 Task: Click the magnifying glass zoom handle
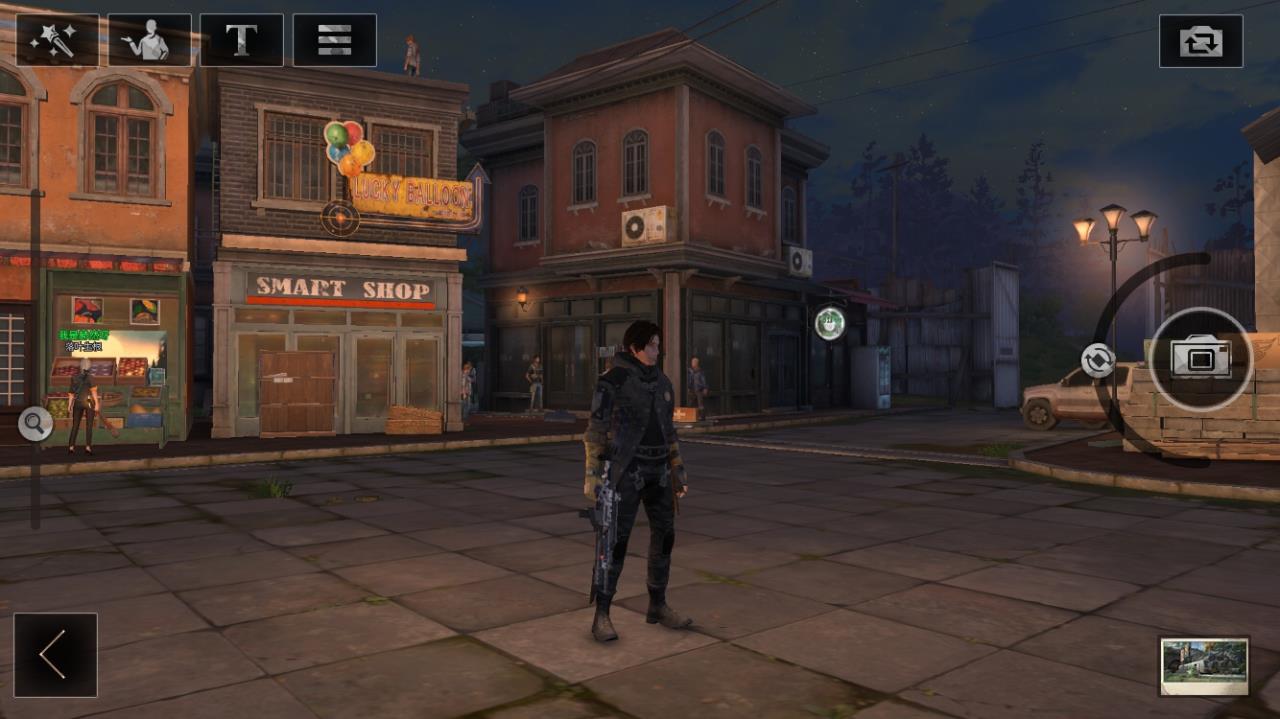click(35, 424)
